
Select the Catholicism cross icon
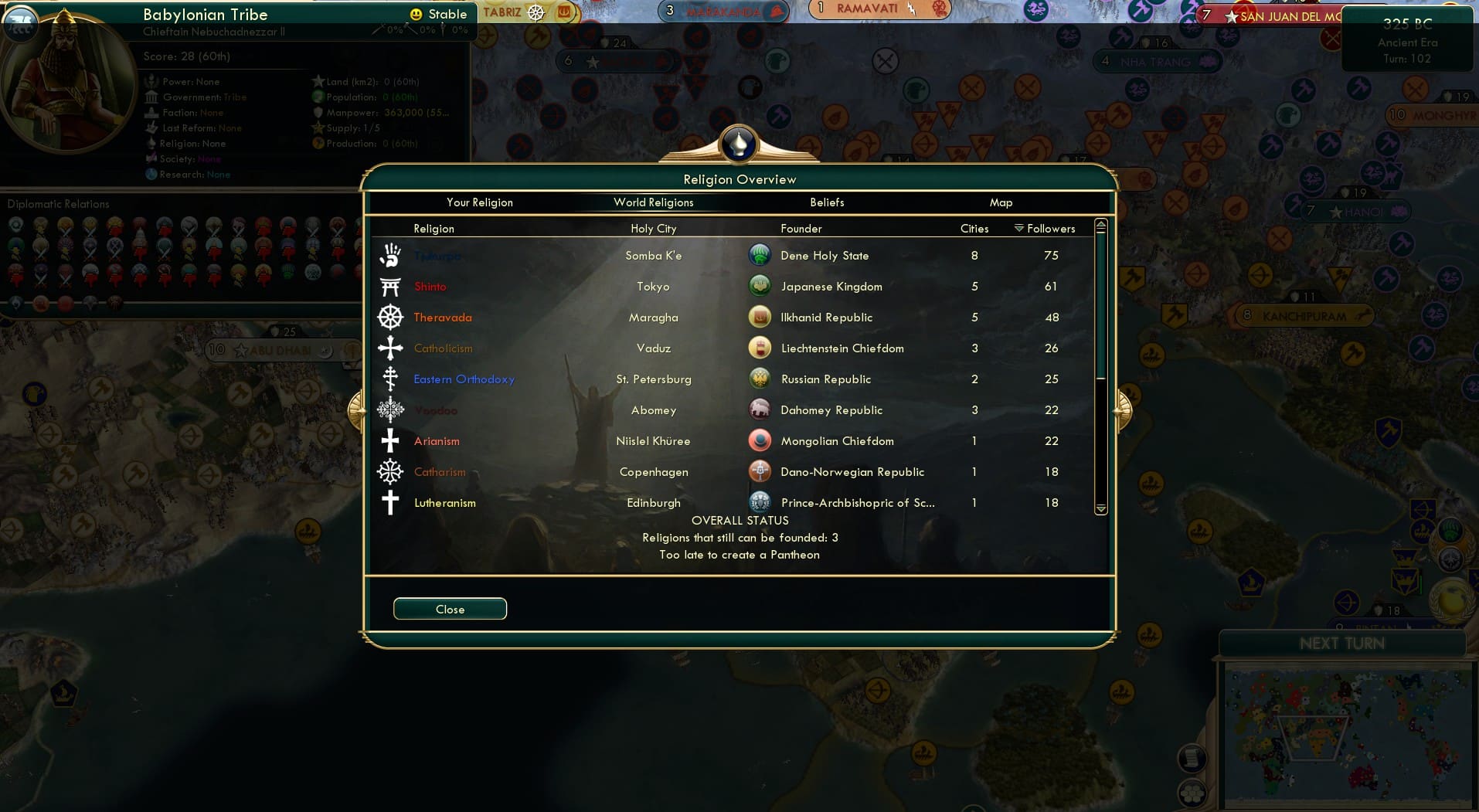(x=391, y=348)
